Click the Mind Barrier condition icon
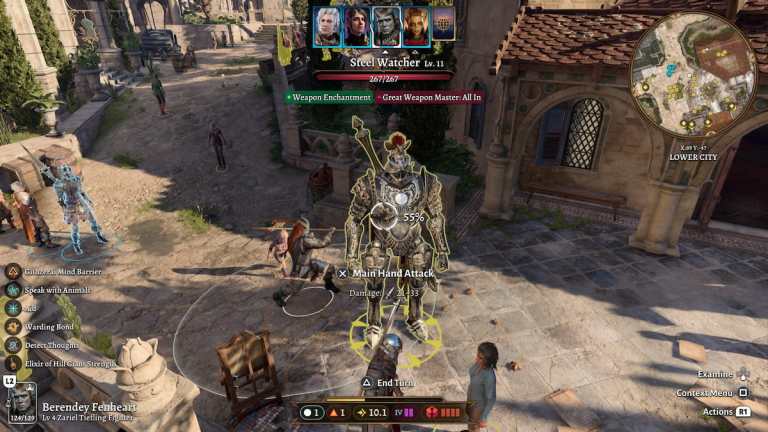The width and height of the screenshot is (768, 432). point(14,271)
